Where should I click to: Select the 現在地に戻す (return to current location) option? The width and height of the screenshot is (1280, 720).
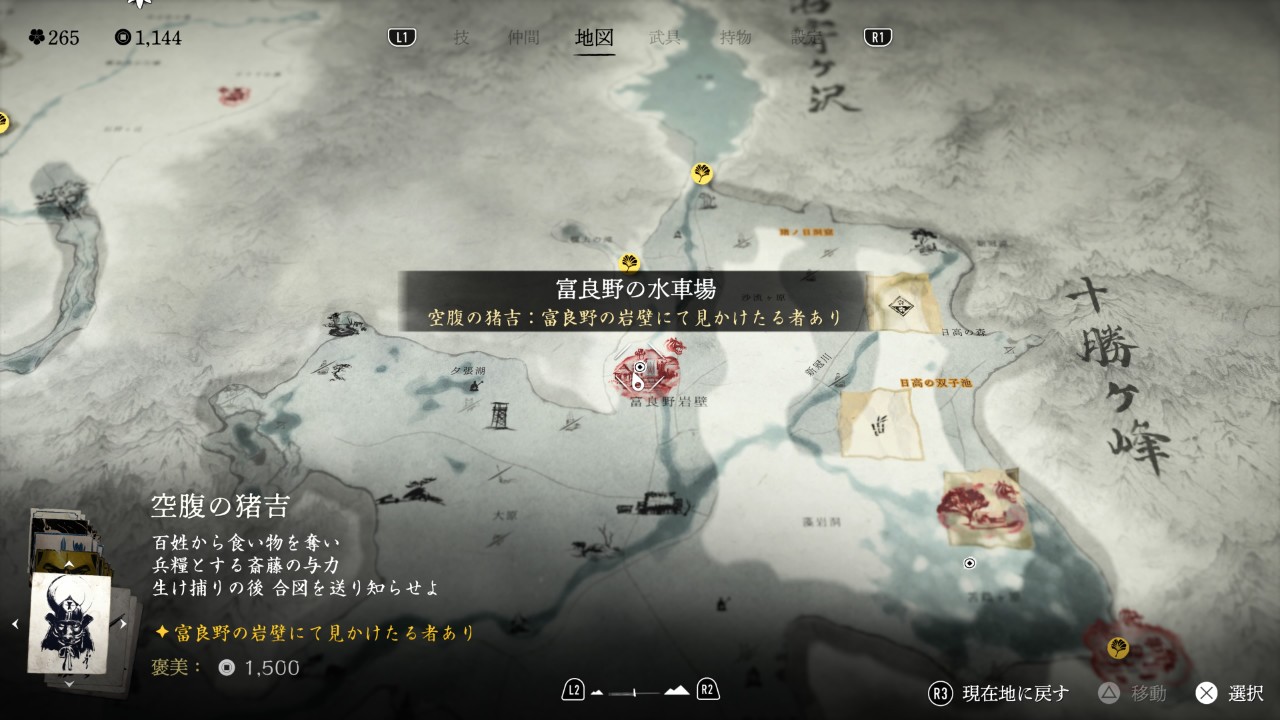(1001, 693)
